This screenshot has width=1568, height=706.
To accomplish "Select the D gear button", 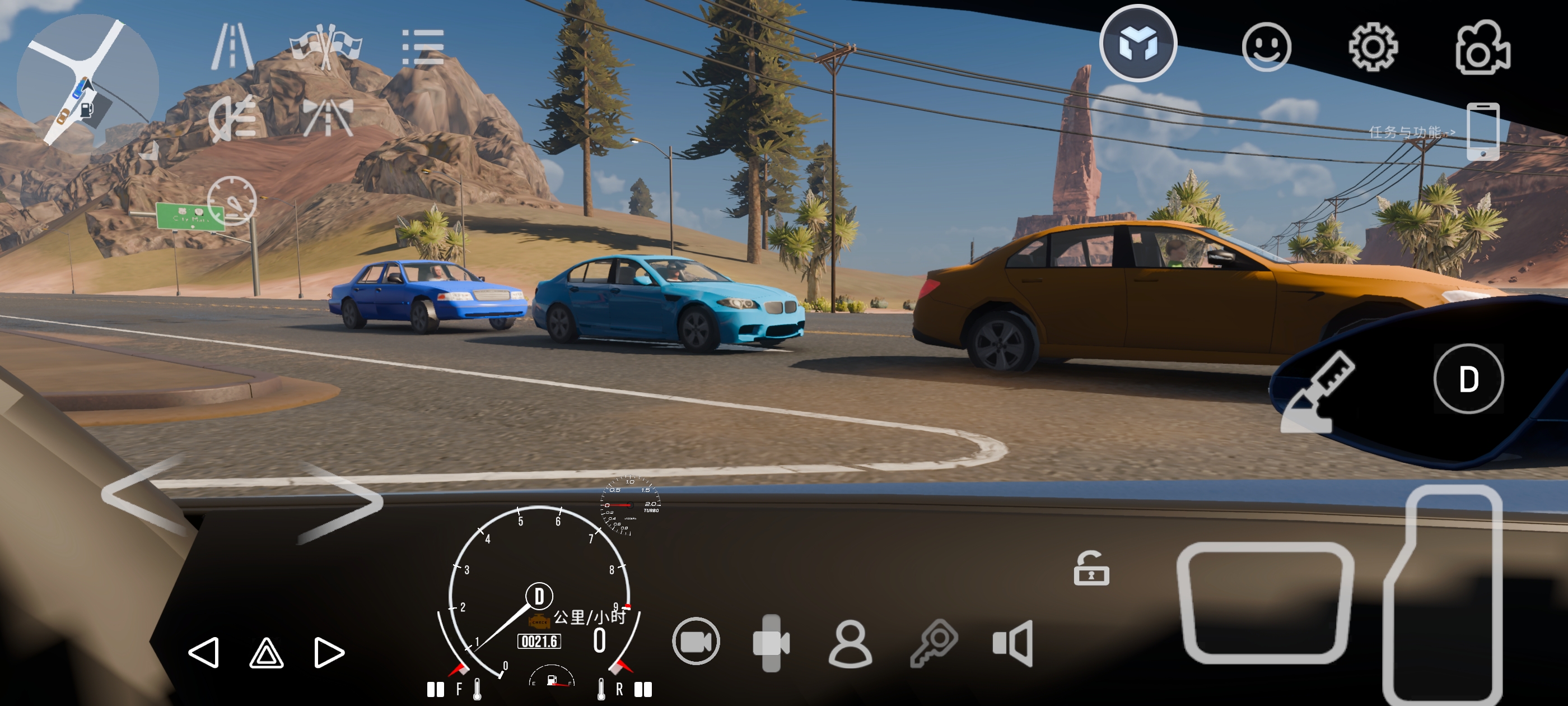I will (1468, 379).
